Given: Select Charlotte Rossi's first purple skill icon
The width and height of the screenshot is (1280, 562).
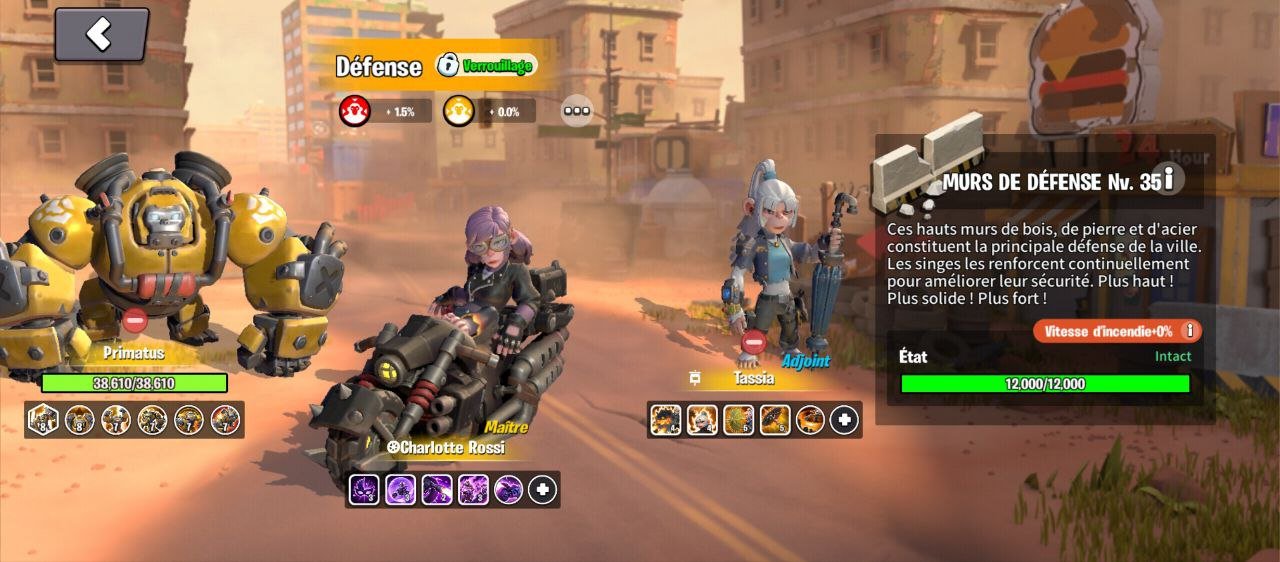Looking at the screenshot, I should (x=364, y=489).
